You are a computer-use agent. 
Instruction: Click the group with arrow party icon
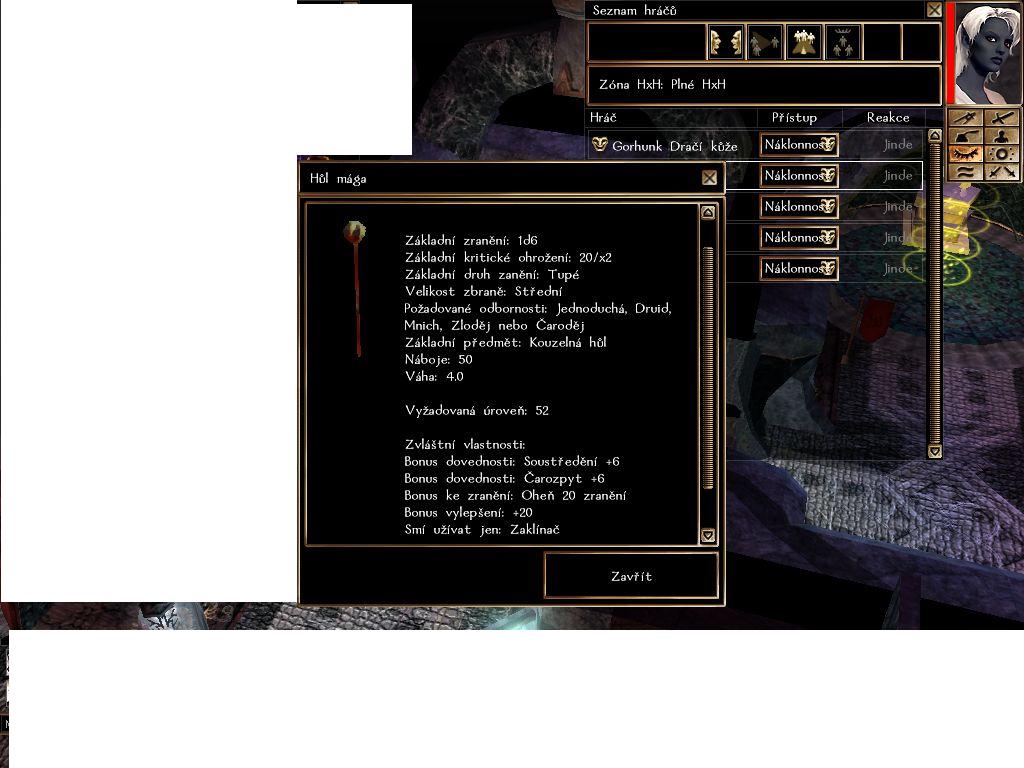[x=765, y=42]
